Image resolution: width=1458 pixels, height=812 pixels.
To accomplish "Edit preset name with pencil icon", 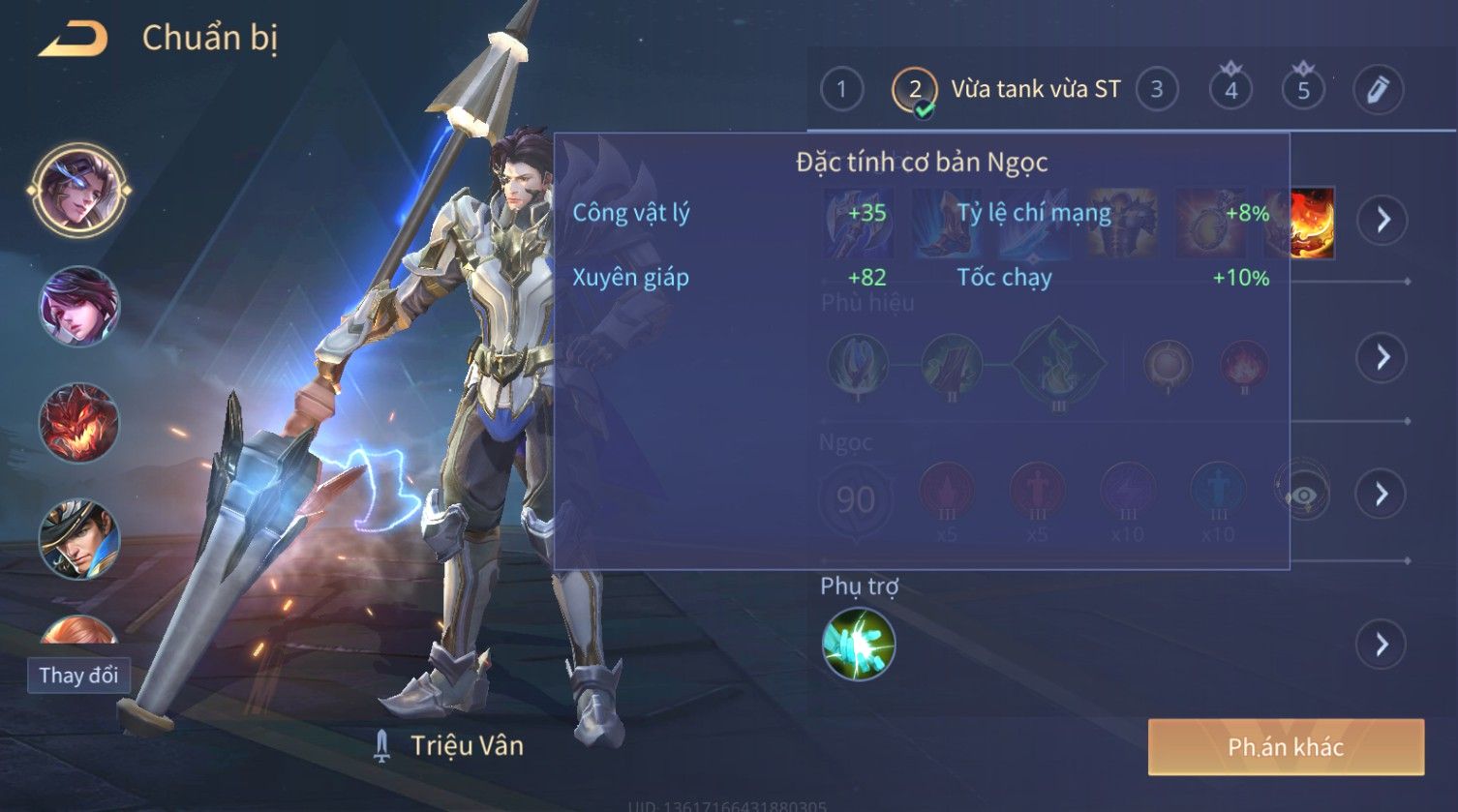I will (x=1378, y=90).
